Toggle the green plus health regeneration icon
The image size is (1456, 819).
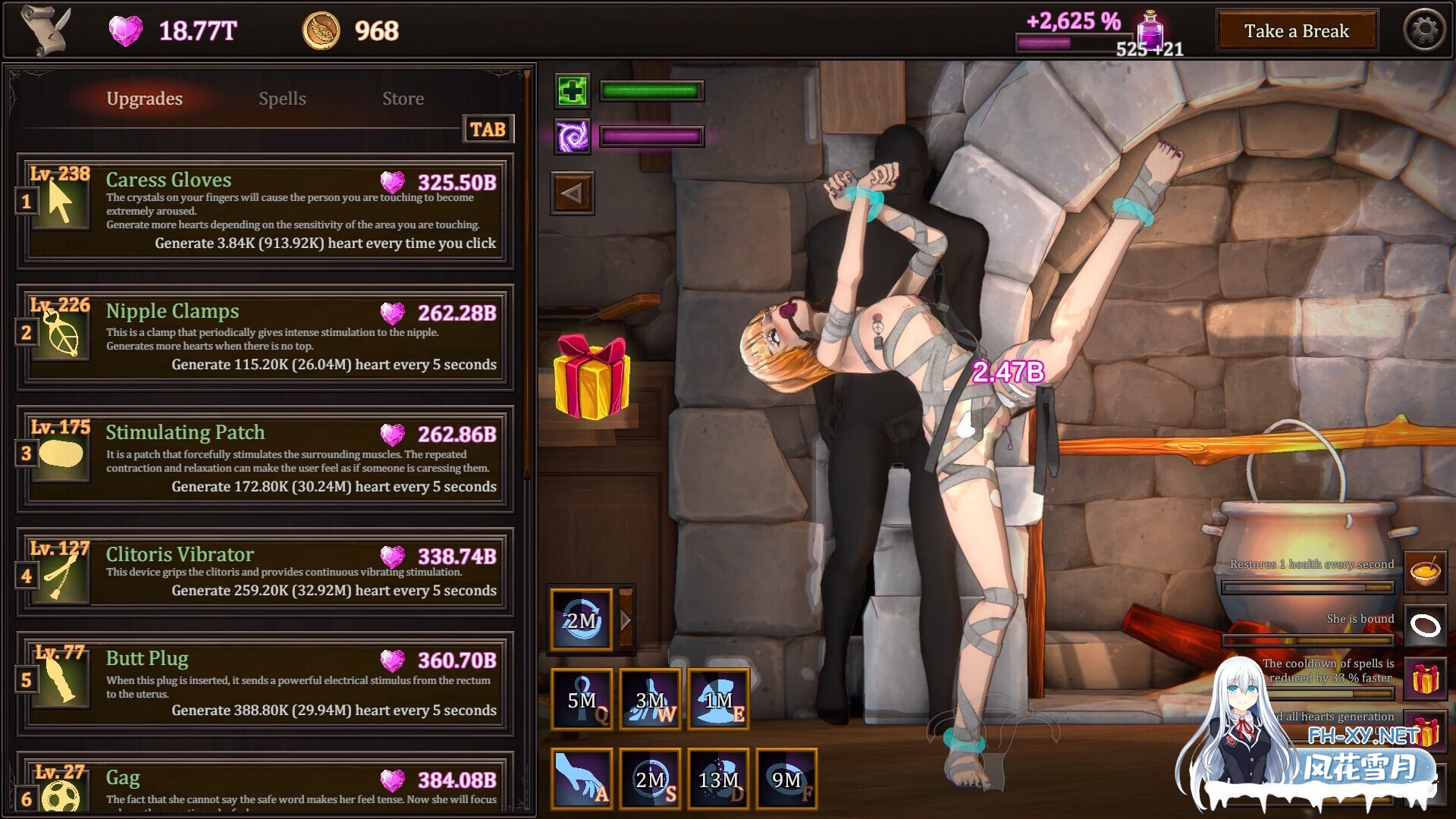coord(572,91)
